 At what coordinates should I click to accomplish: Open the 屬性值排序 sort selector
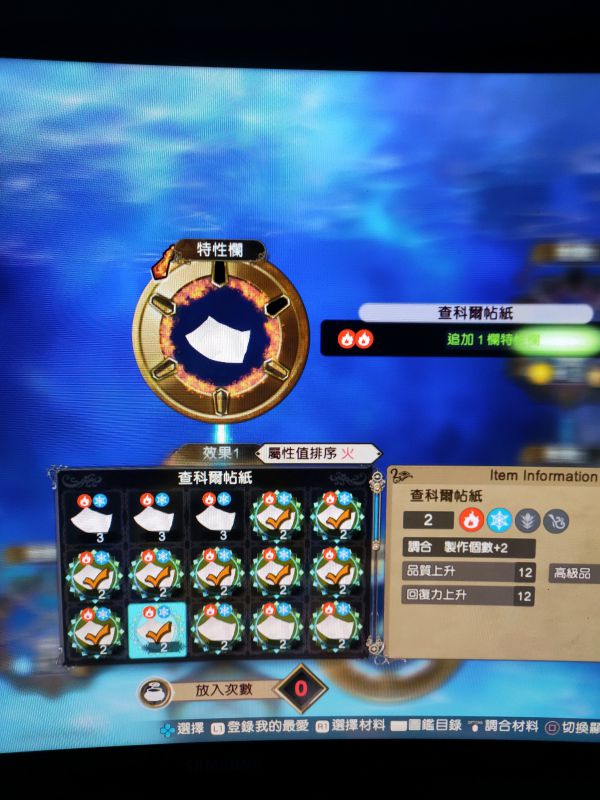coord(317,453)
